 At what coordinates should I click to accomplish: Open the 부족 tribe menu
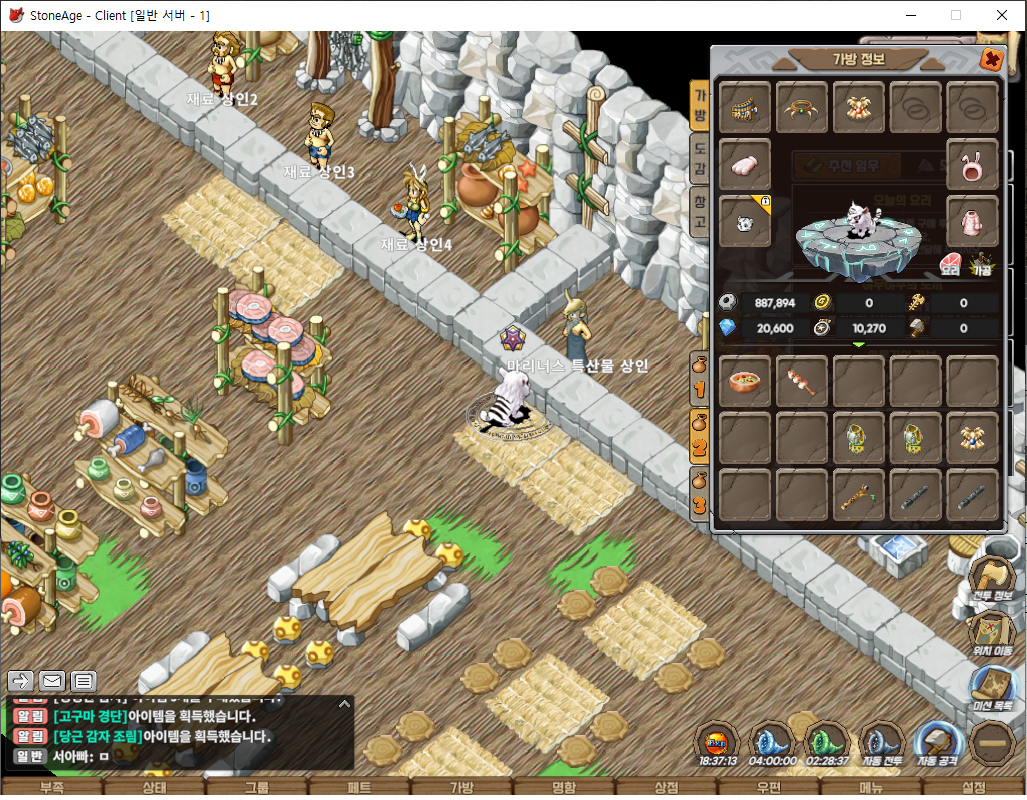(x=51, y=788)
